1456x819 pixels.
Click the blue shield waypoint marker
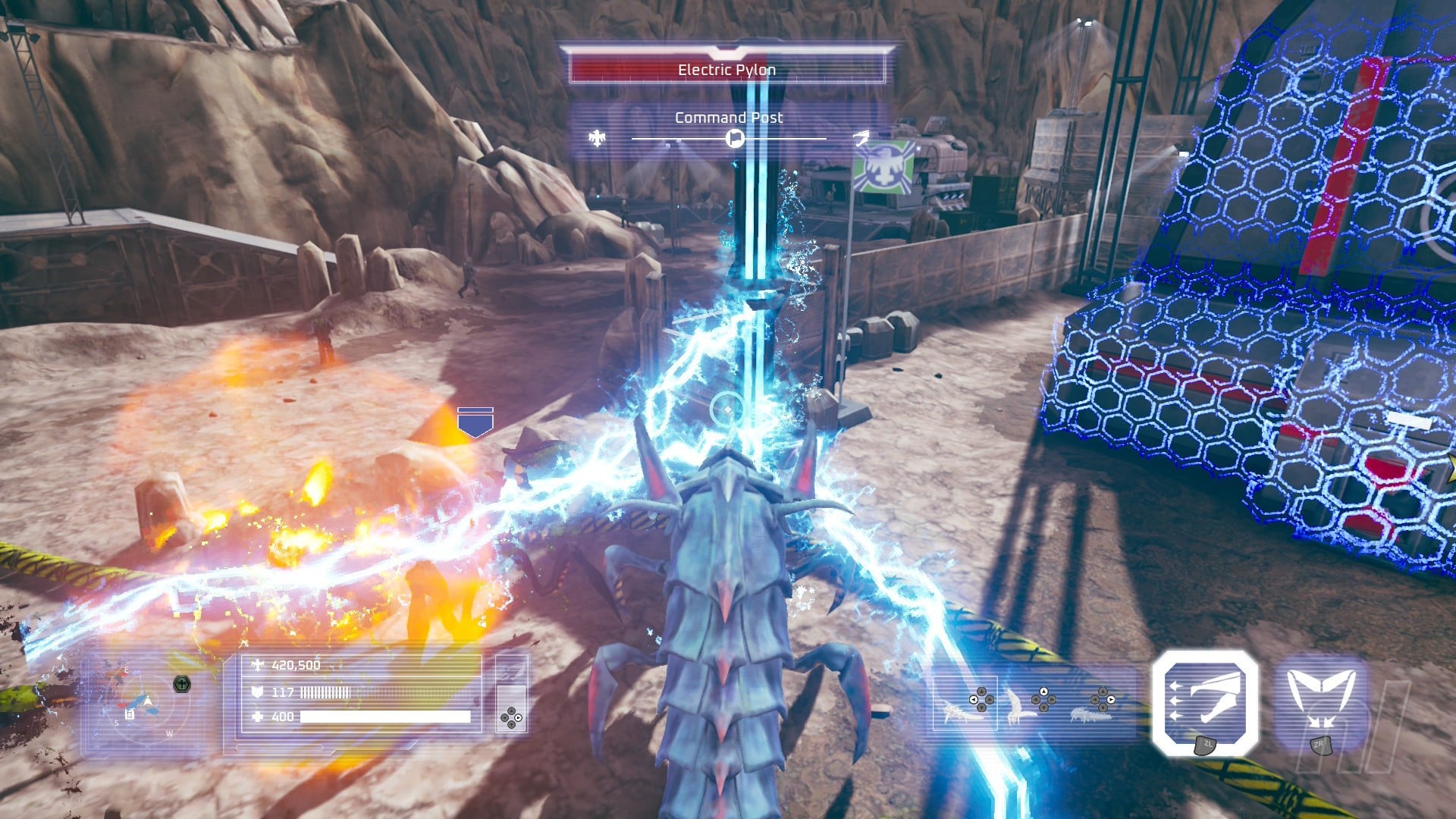475,422
